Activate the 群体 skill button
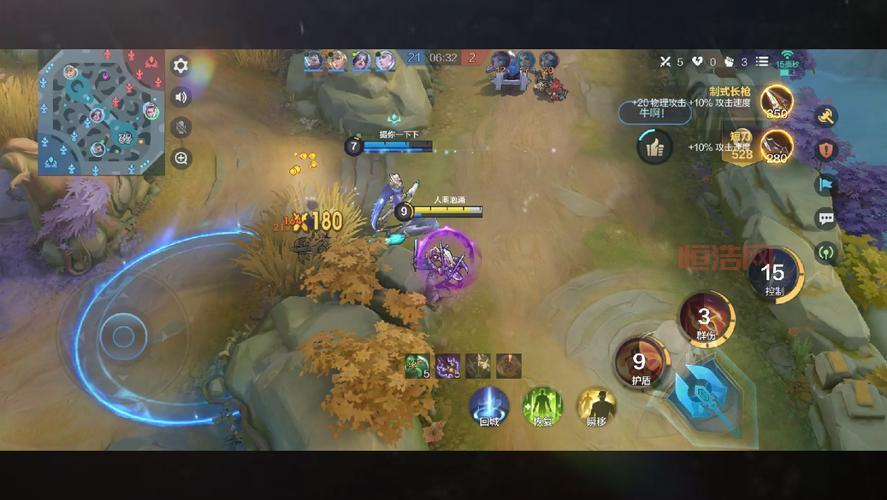The image size is (887, 500). click(705, 319)
